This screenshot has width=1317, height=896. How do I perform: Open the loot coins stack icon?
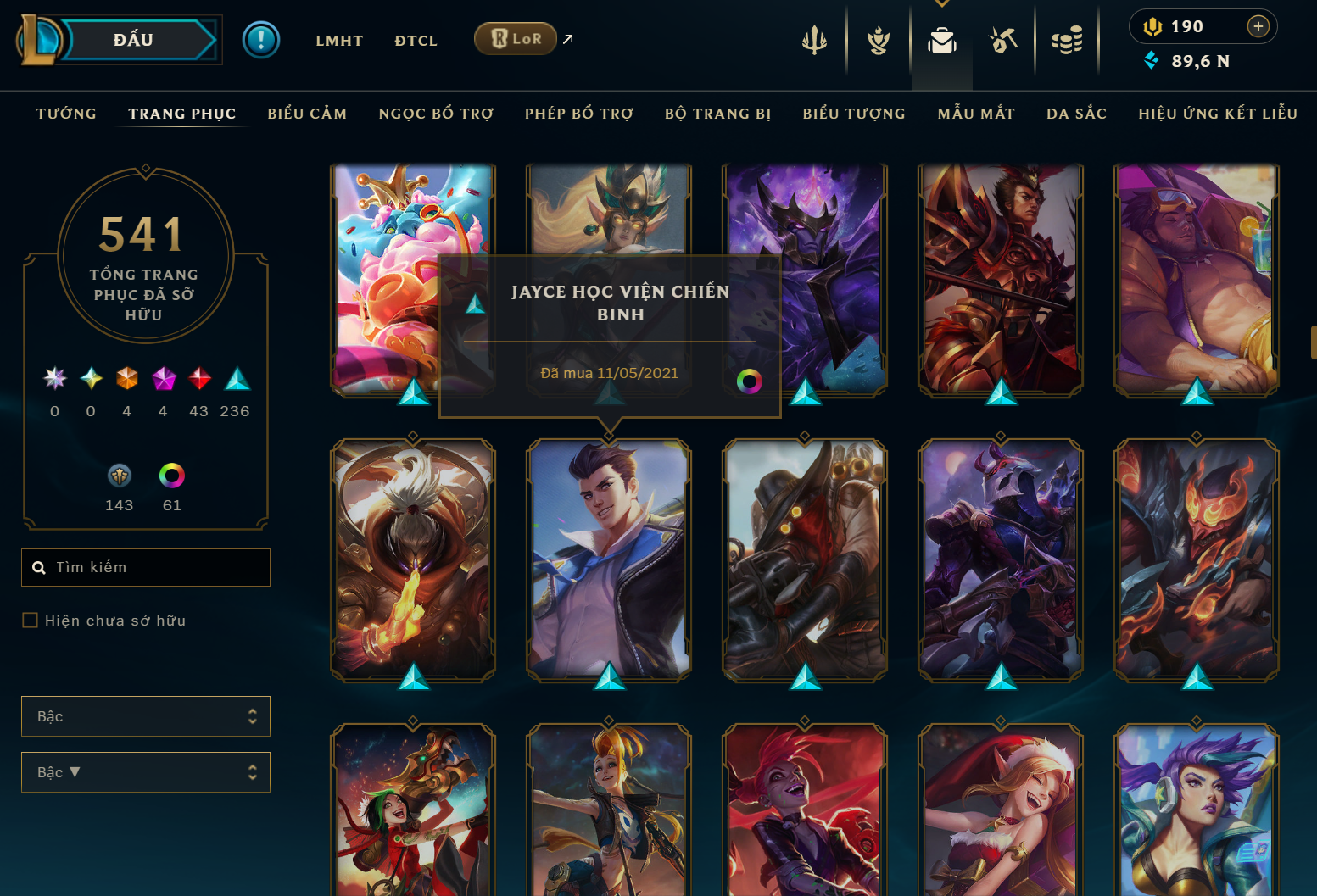click(x=1067, y=40)
